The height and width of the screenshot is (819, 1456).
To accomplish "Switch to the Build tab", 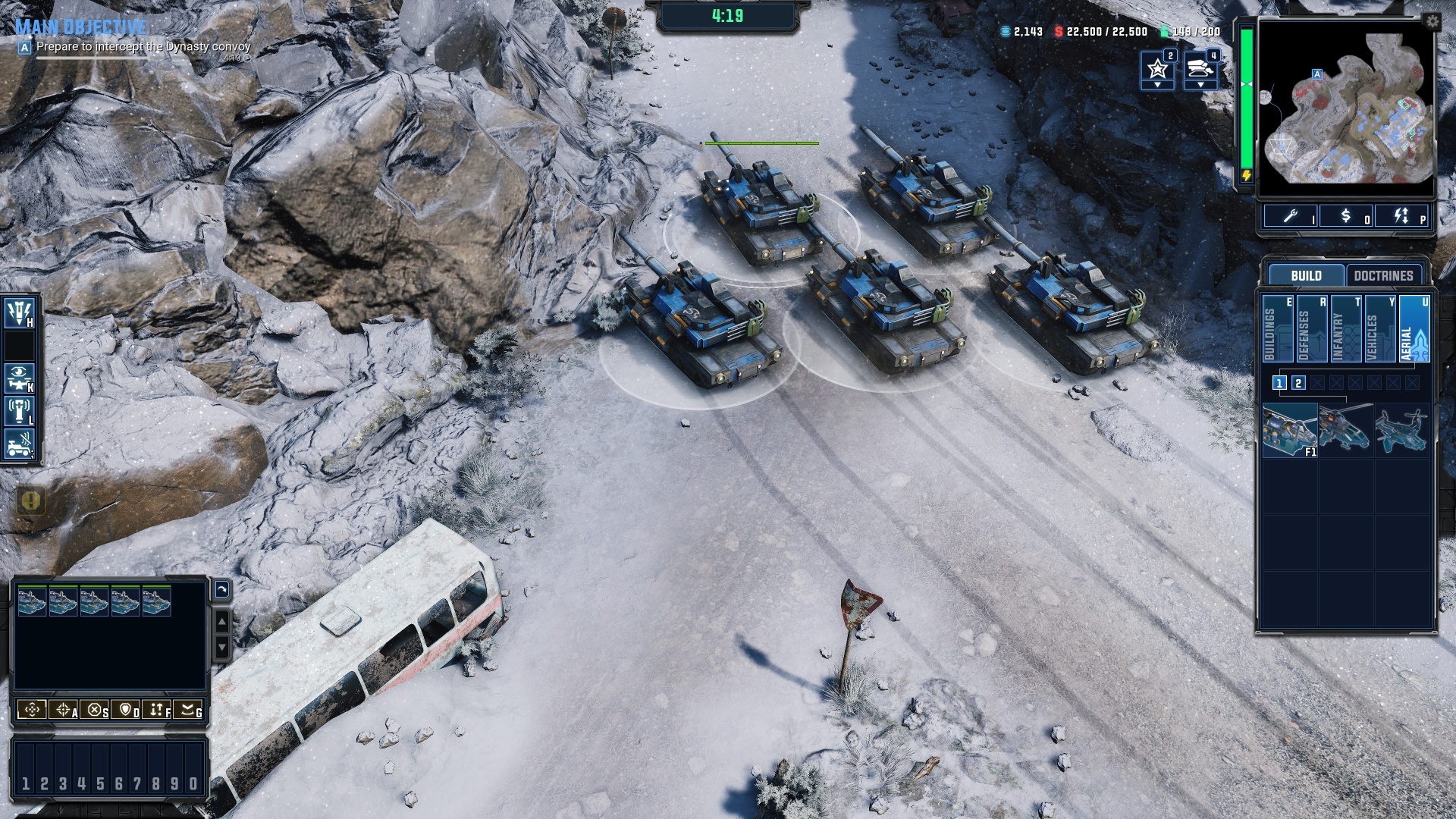I will [x=1306, y=275].
